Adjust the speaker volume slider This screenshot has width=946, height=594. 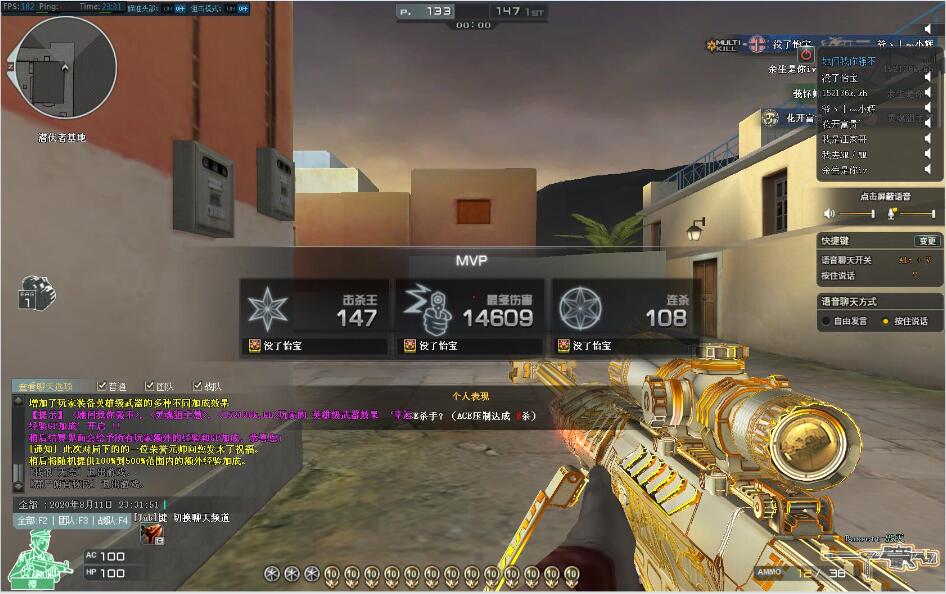(855, 214)
